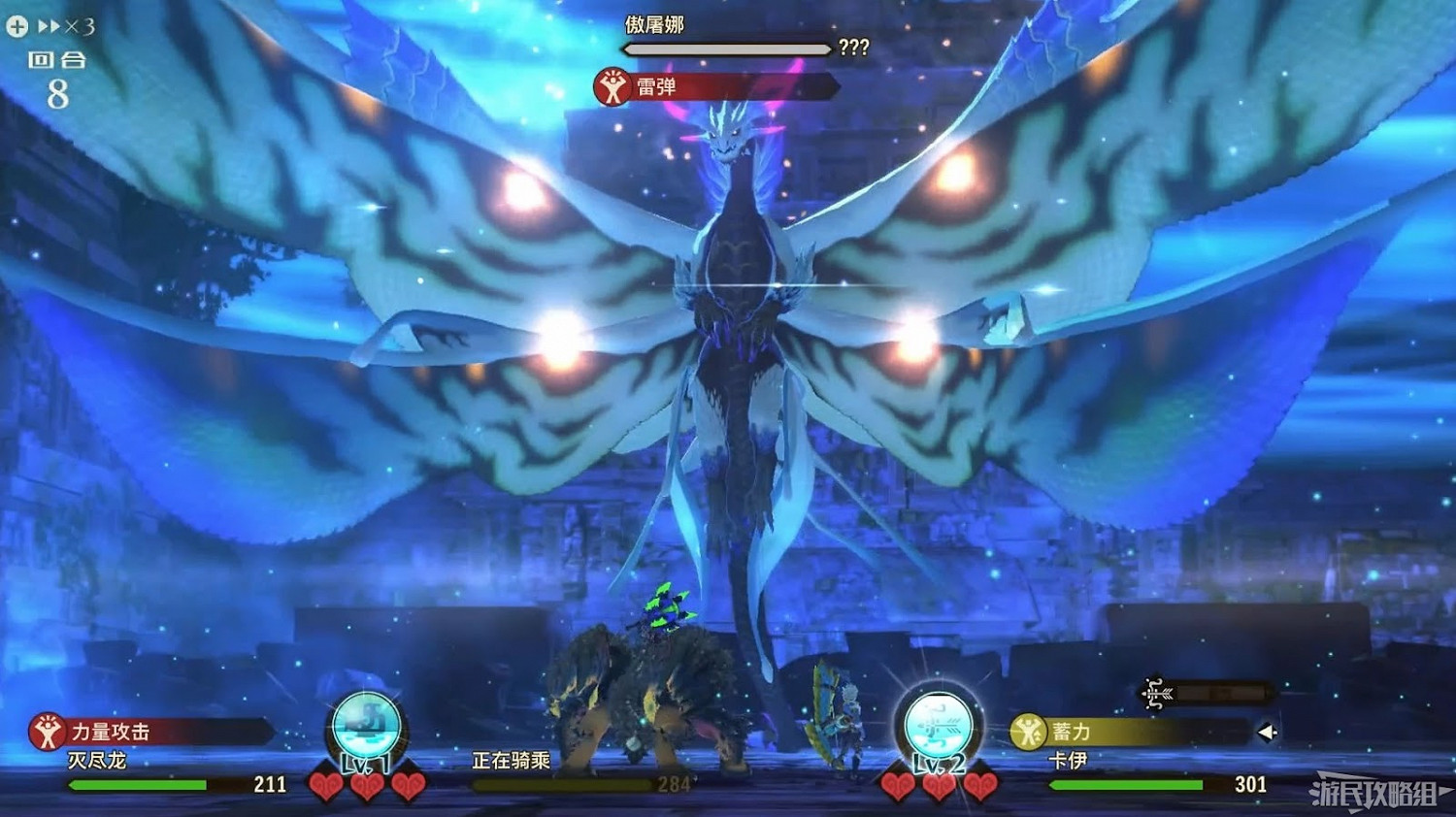Click the gold 蓄力 charge icon near 卡伊

tap(1026, 733)
